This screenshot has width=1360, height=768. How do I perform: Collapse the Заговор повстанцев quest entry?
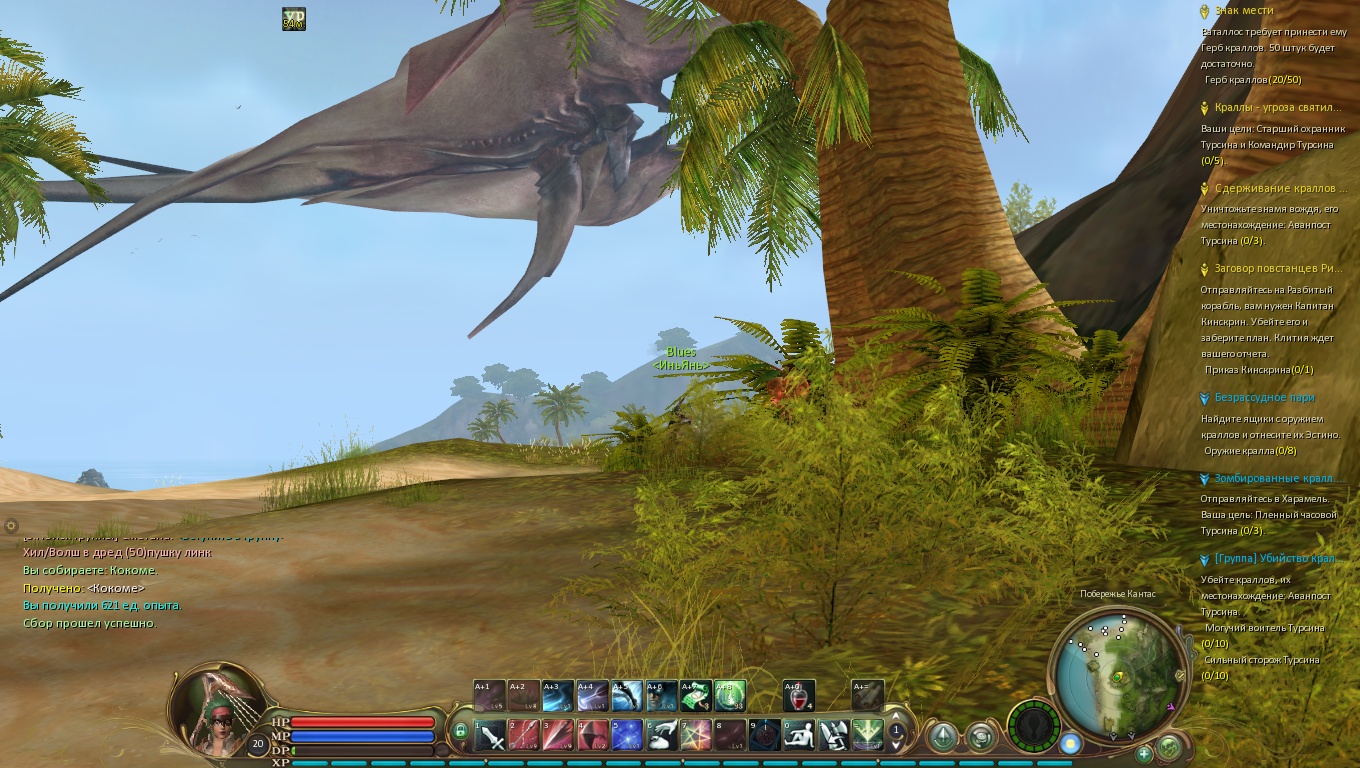click(x=1204, y=269)
